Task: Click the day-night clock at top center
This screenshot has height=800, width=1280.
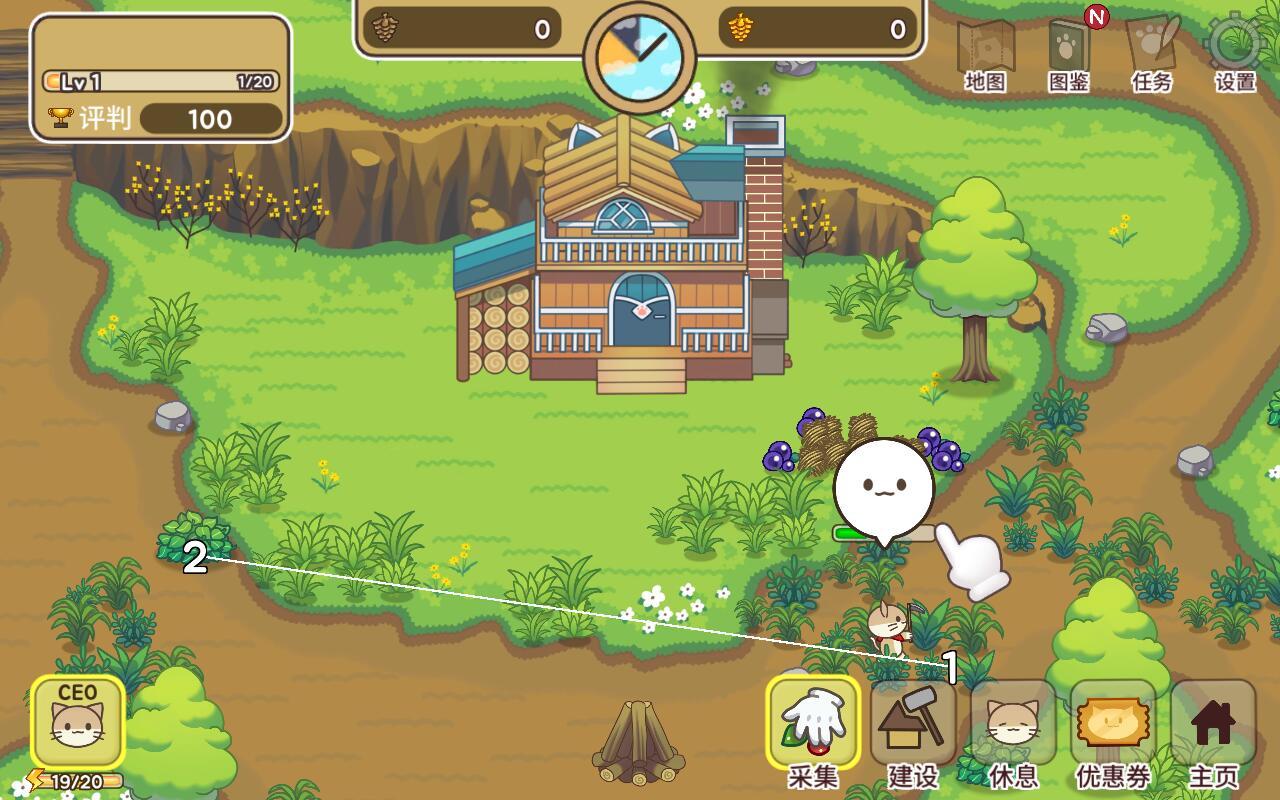Action: click(x=640, y=55)
